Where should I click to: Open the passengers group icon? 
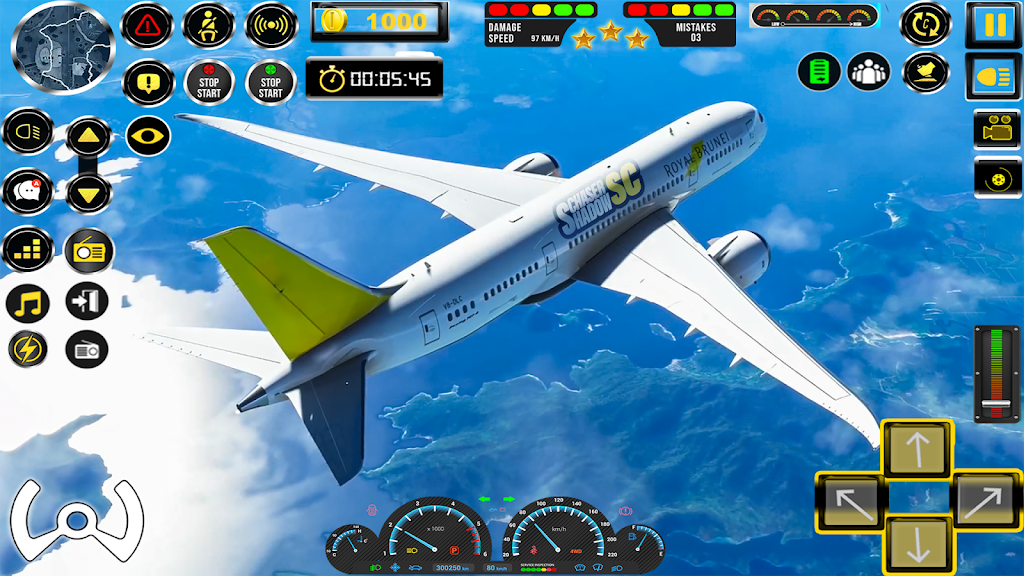[869, 72]
